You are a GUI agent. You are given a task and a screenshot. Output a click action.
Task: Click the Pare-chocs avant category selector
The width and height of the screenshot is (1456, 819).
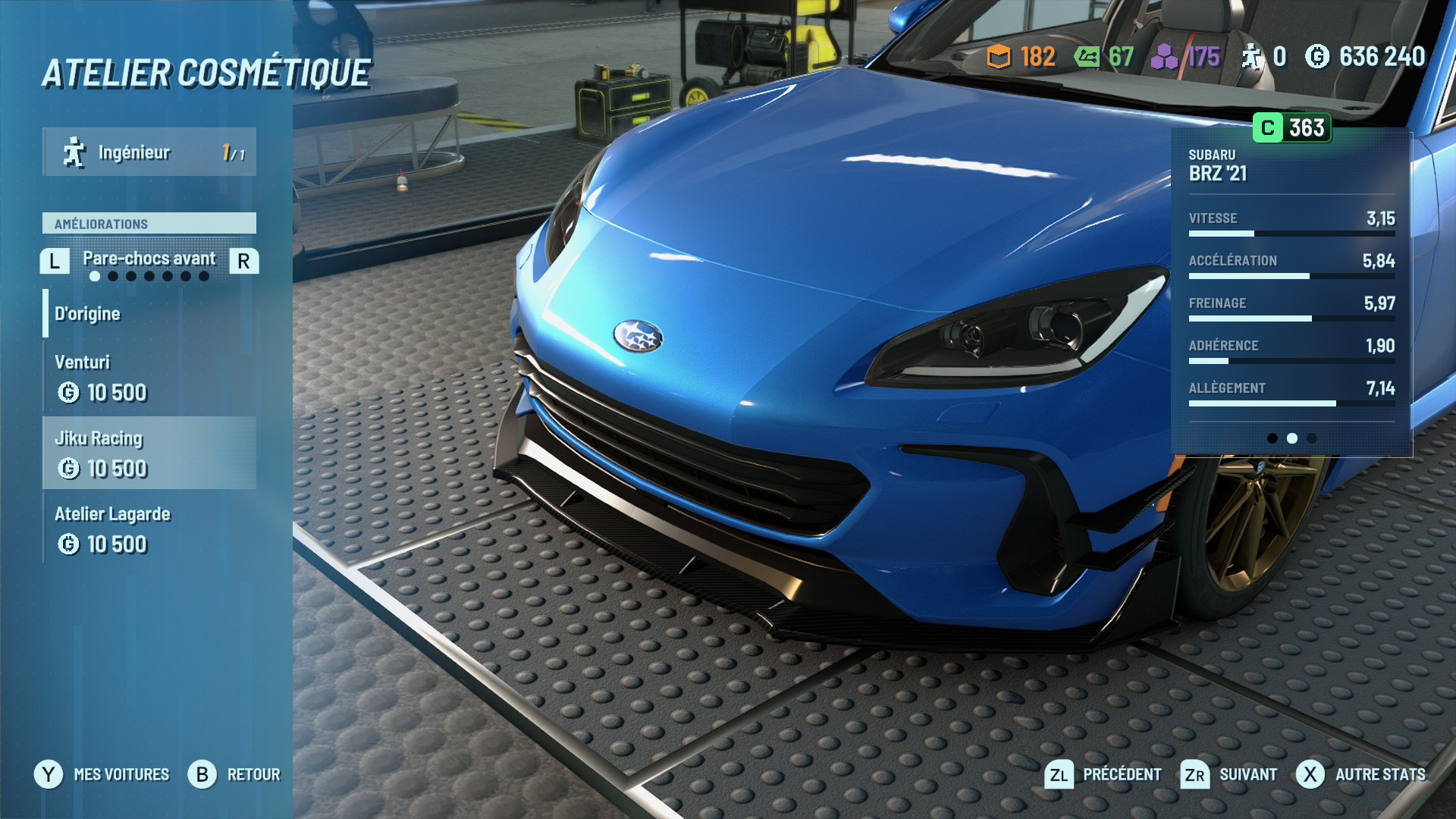click(149, 259)
